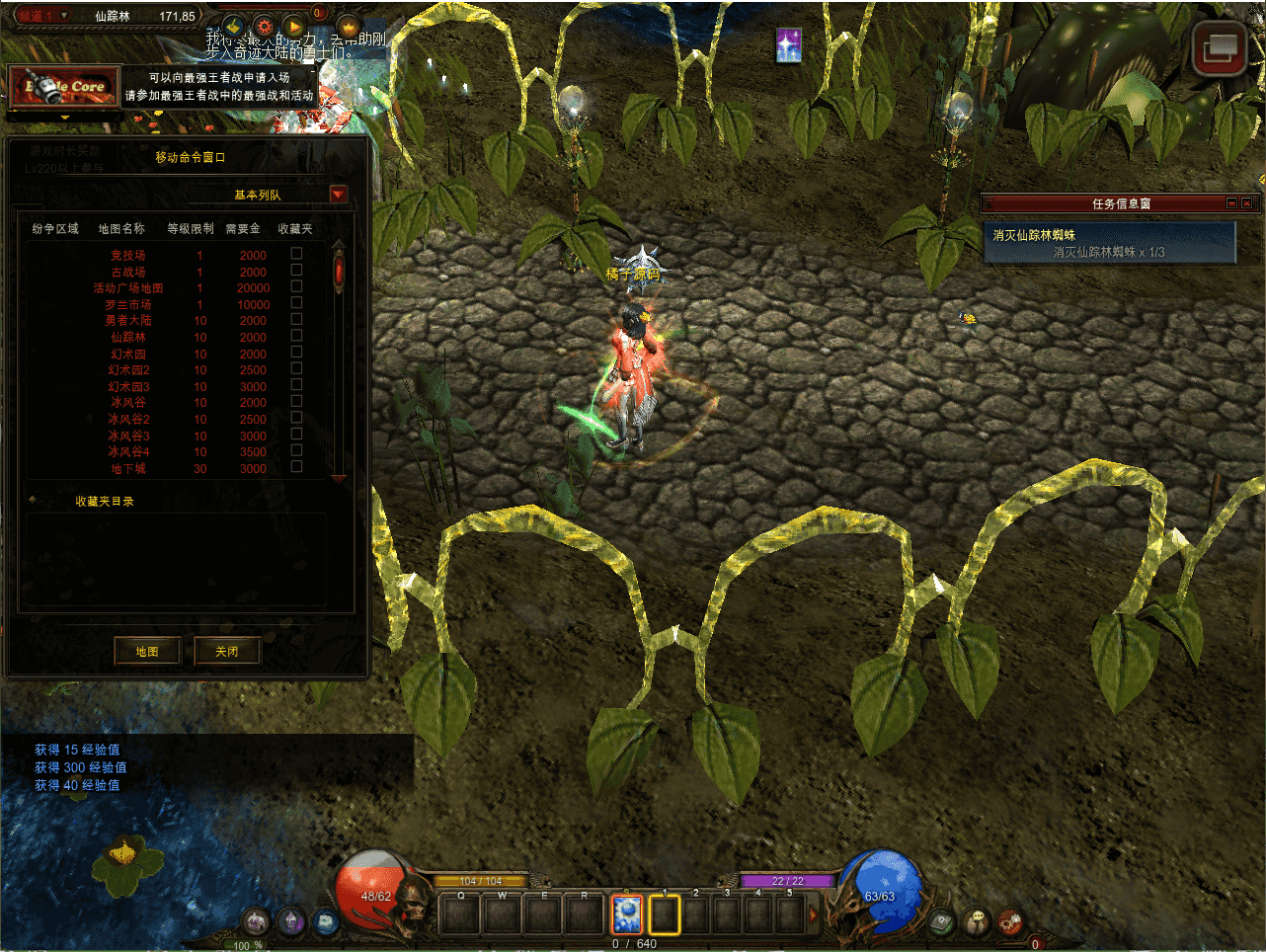This screenshot has height=952, width=1266.
Task: Activate the blue orb skill slot
Action: pos(627,914)
